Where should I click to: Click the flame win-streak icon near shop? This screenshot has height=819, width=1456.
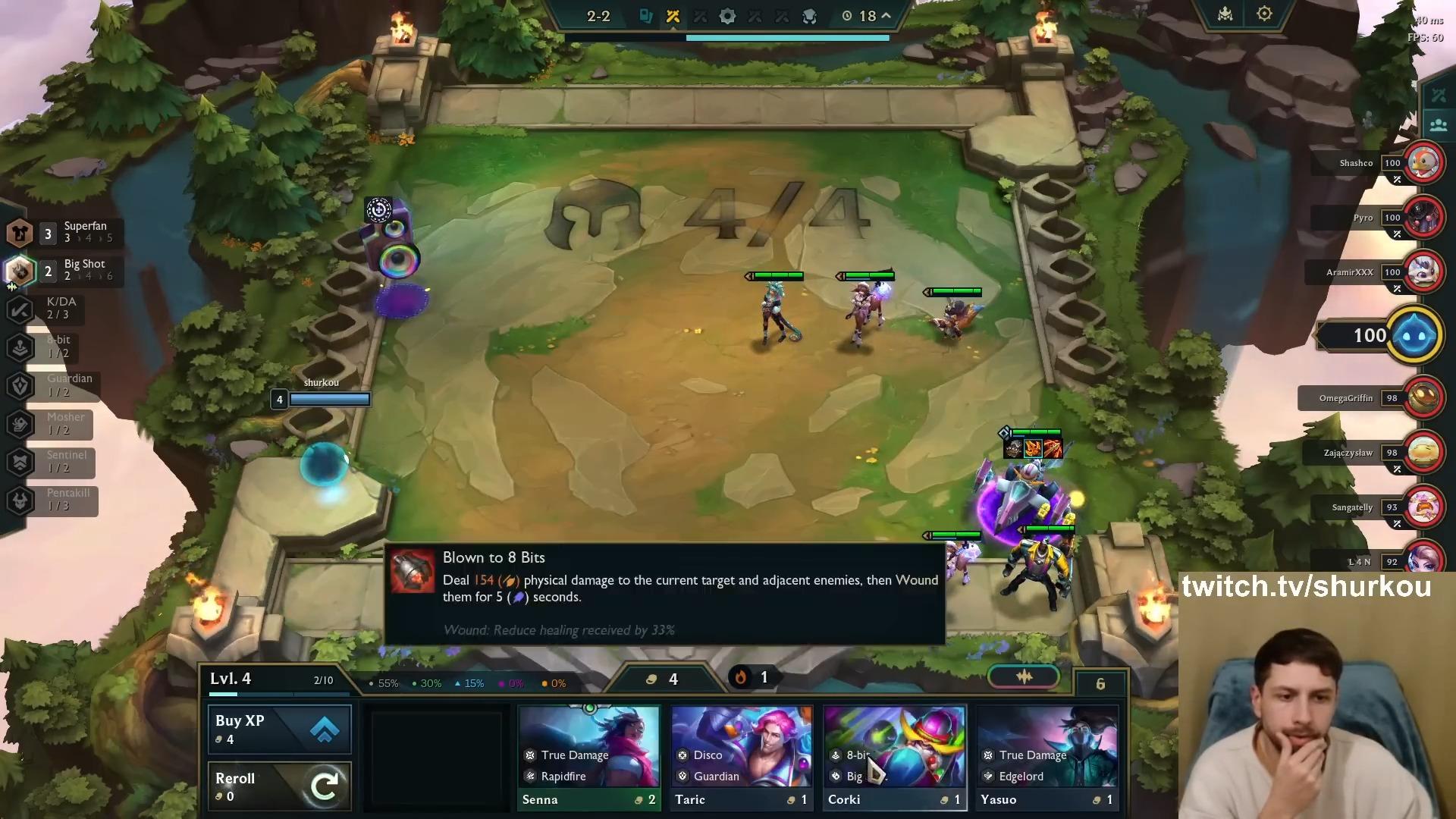coord(741,678)
